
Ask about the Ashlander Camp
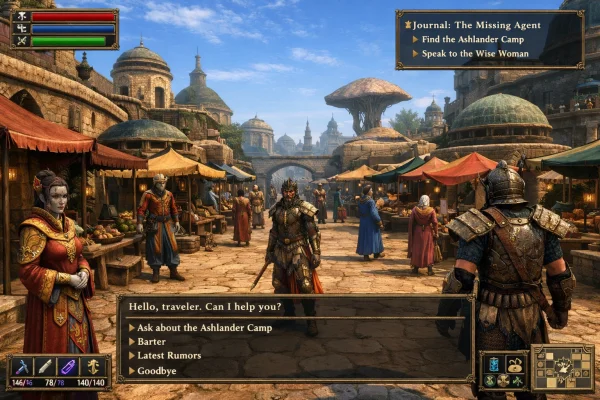(x=202, y=327)
